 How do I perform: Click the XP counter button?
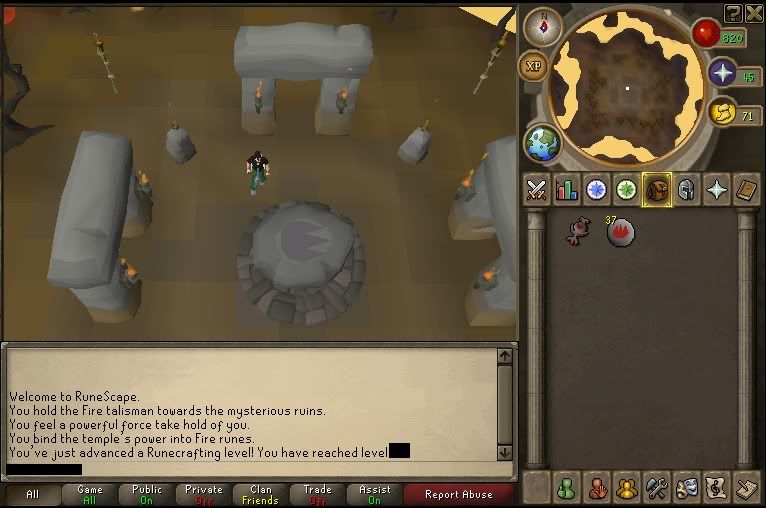[x=533, y=66]
